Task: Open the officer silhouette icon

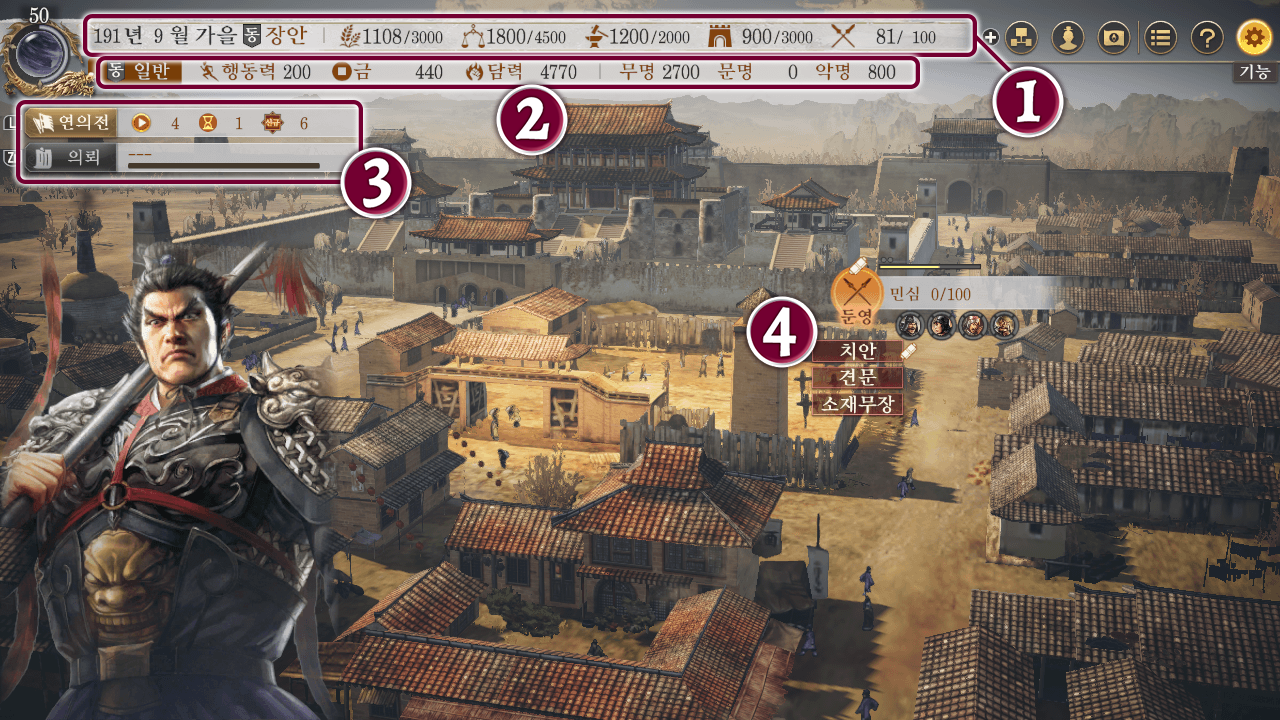Action: click(1067, 38)
